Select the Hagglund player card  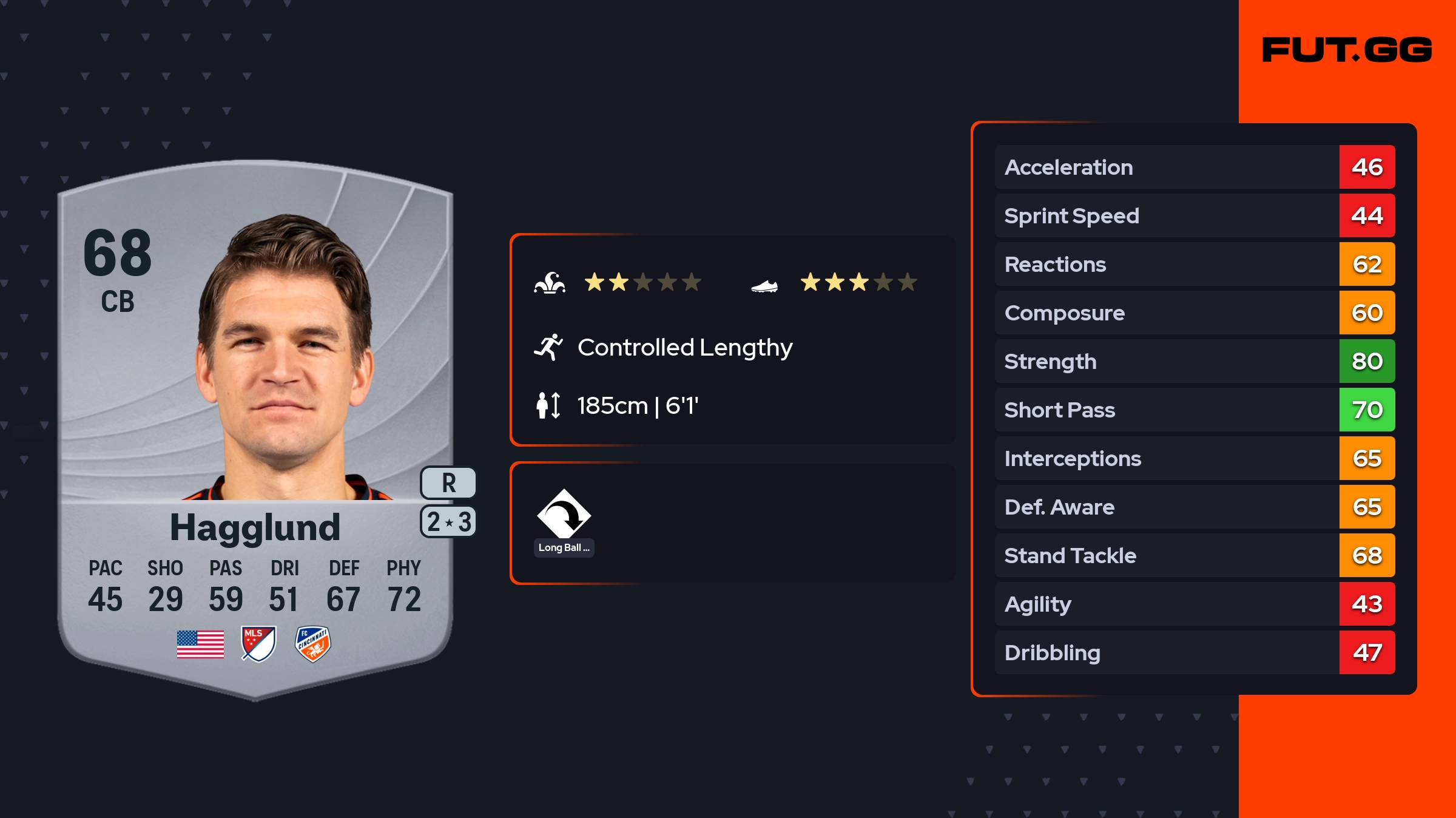(x=255, y=425)
